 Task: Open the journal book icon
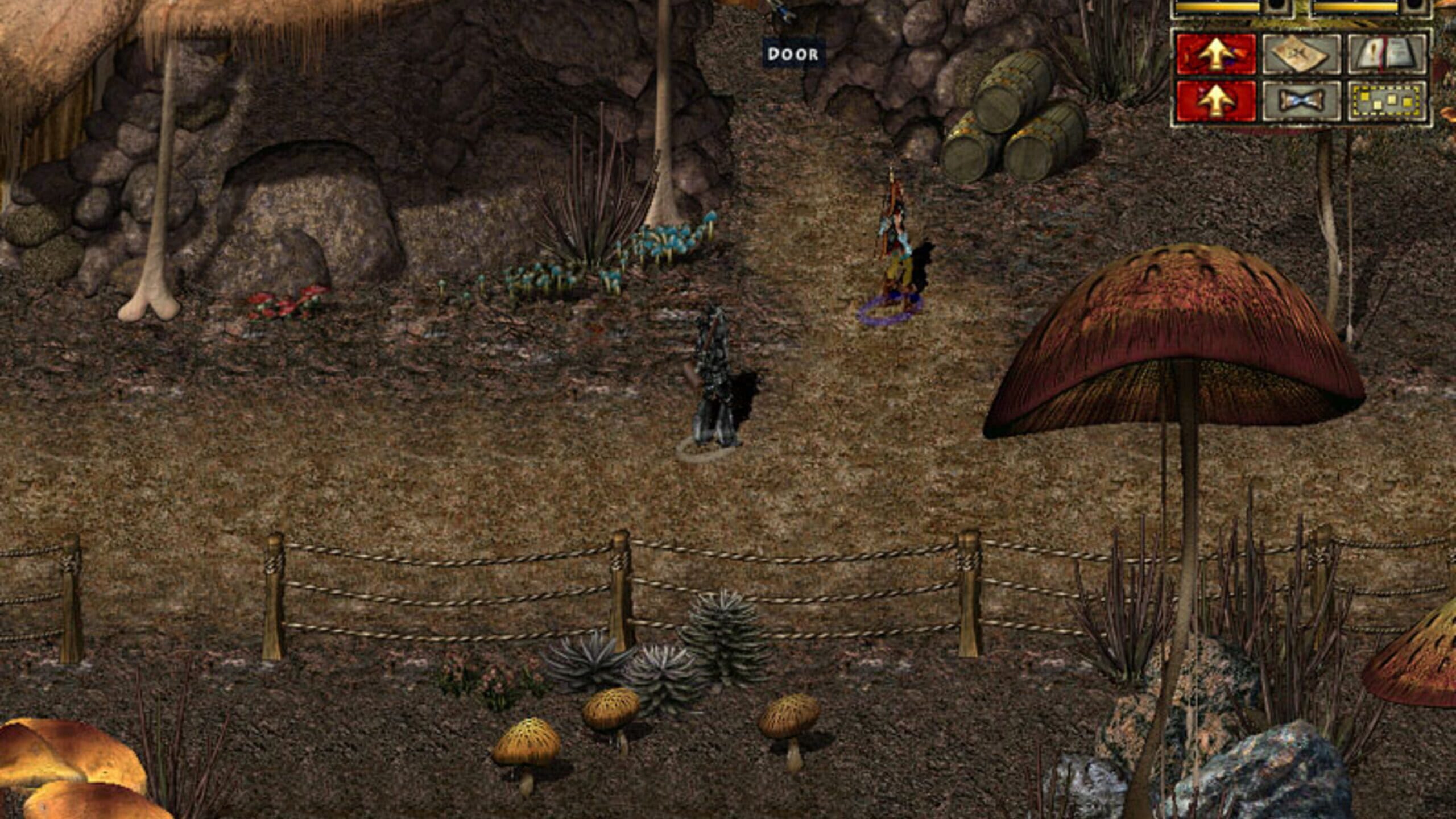[x=1385, y=55]
